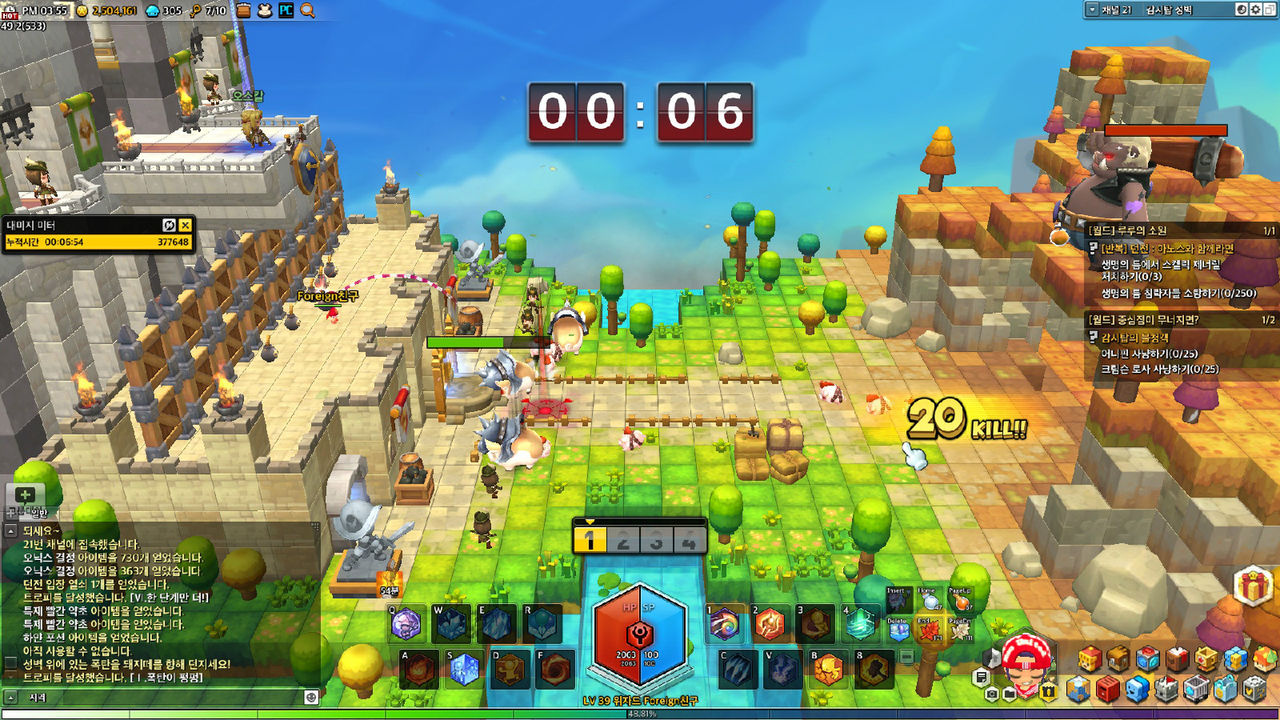Activate the F fire vortex skill
The width and height of the screenshot is (1280, 720).
(x=554, y=670)
